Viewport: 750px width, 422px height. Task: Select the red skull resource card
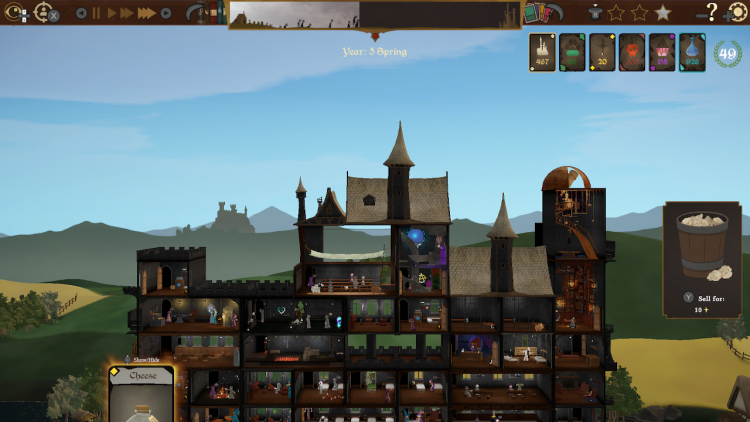pyautogui.click(x=632, y=52)
